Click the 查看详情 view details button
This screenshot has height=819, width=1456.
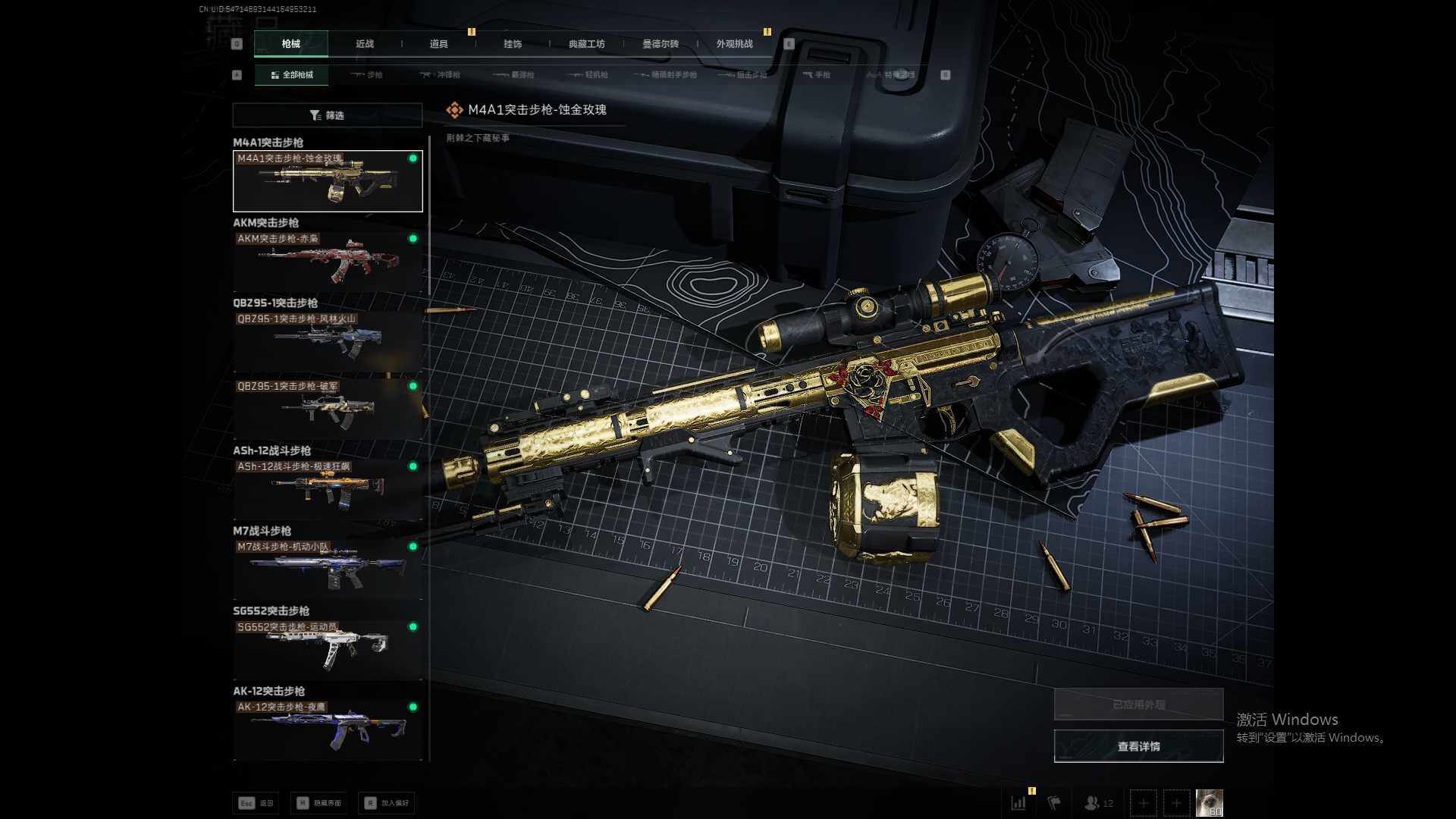point(1138,747)
